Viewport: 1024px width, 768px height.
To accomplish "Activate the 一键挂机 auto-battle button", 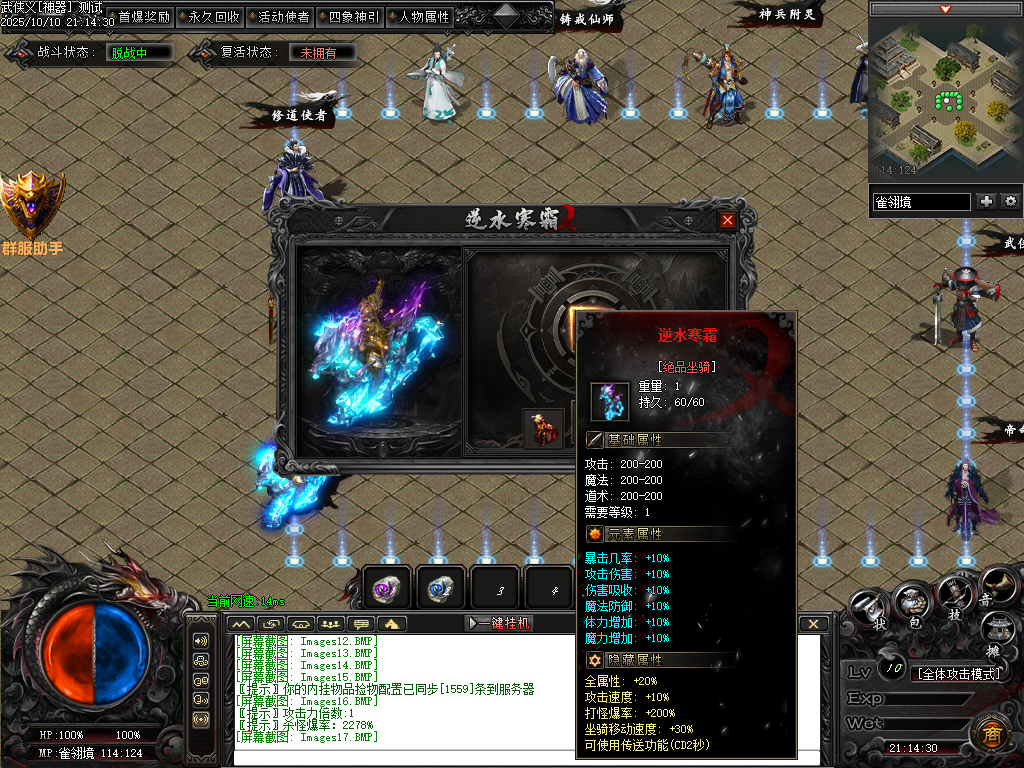I will [500, 623].
